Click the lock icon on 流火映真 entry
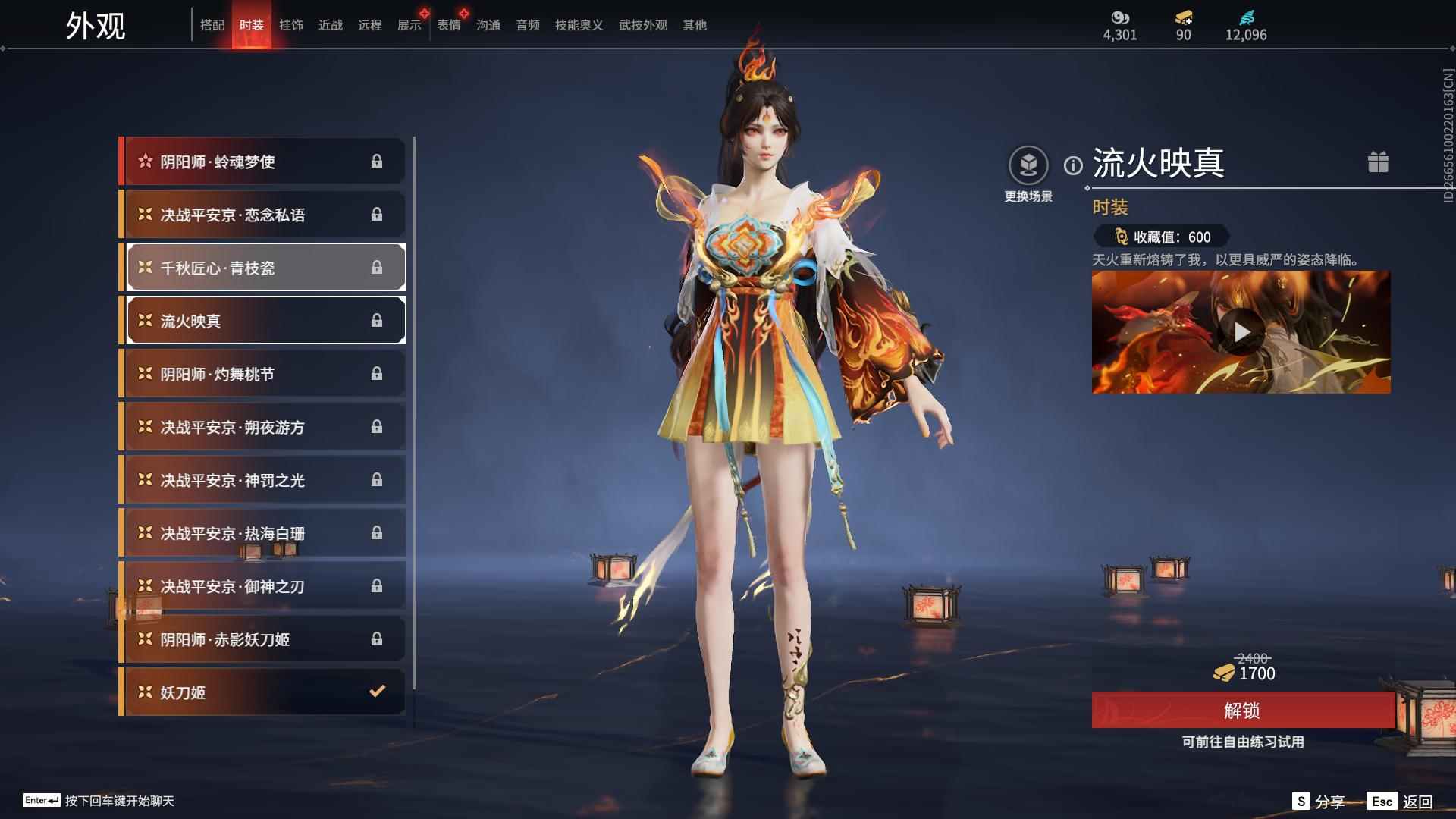Screen dimensions: 1456x819 tap(377, 320)
